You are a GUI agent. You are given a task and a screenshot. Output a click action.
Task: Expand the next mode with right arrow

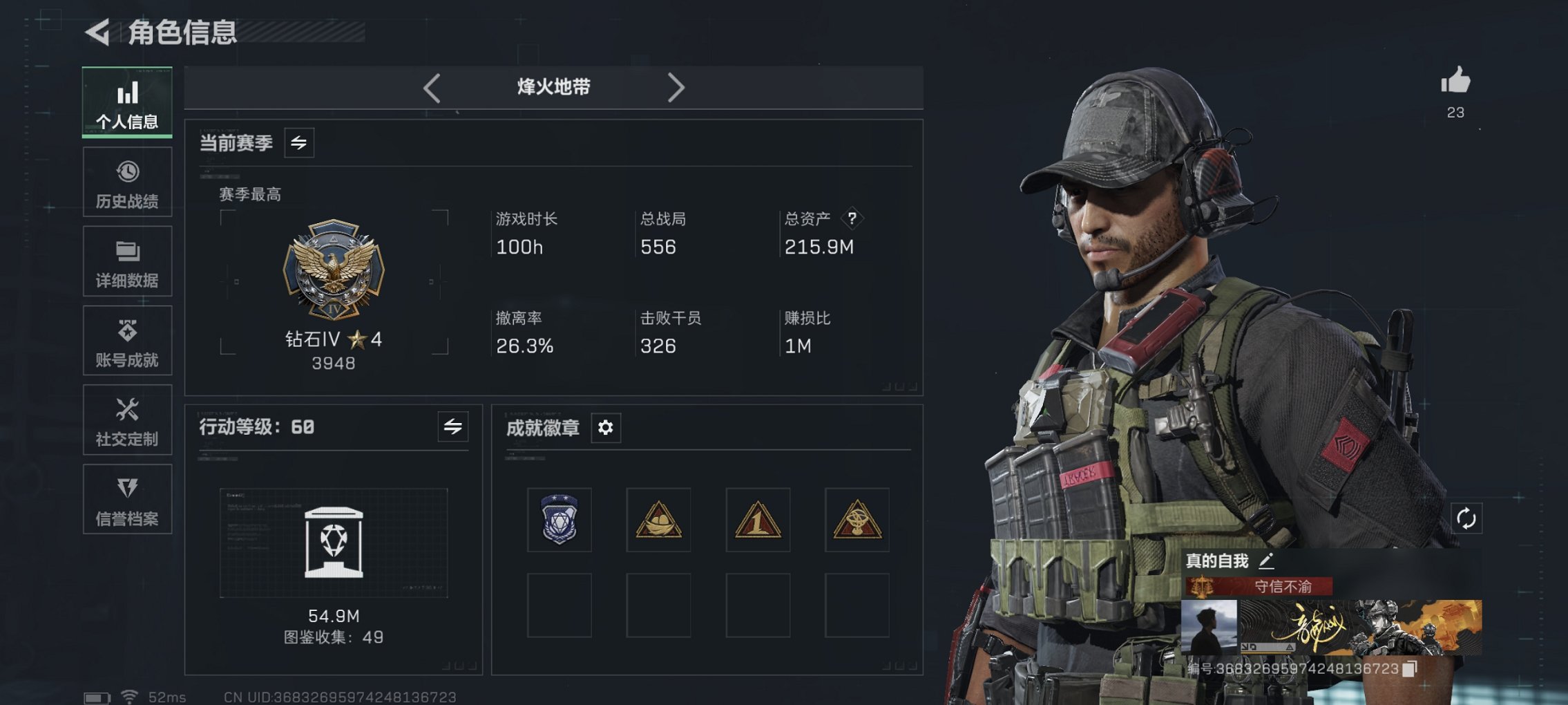(676, 87)
